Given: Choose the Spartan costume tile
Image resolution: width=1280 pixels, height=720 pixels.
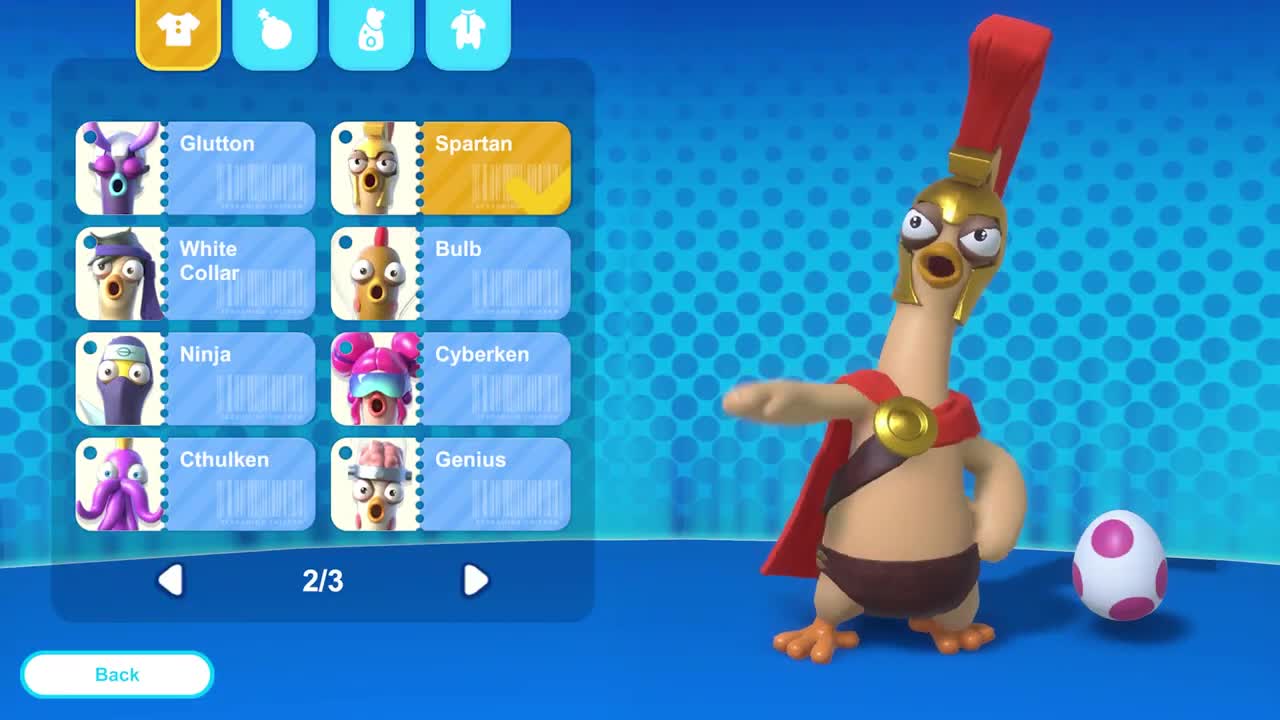Looking at the screenshot, I should tap(451, 168).
